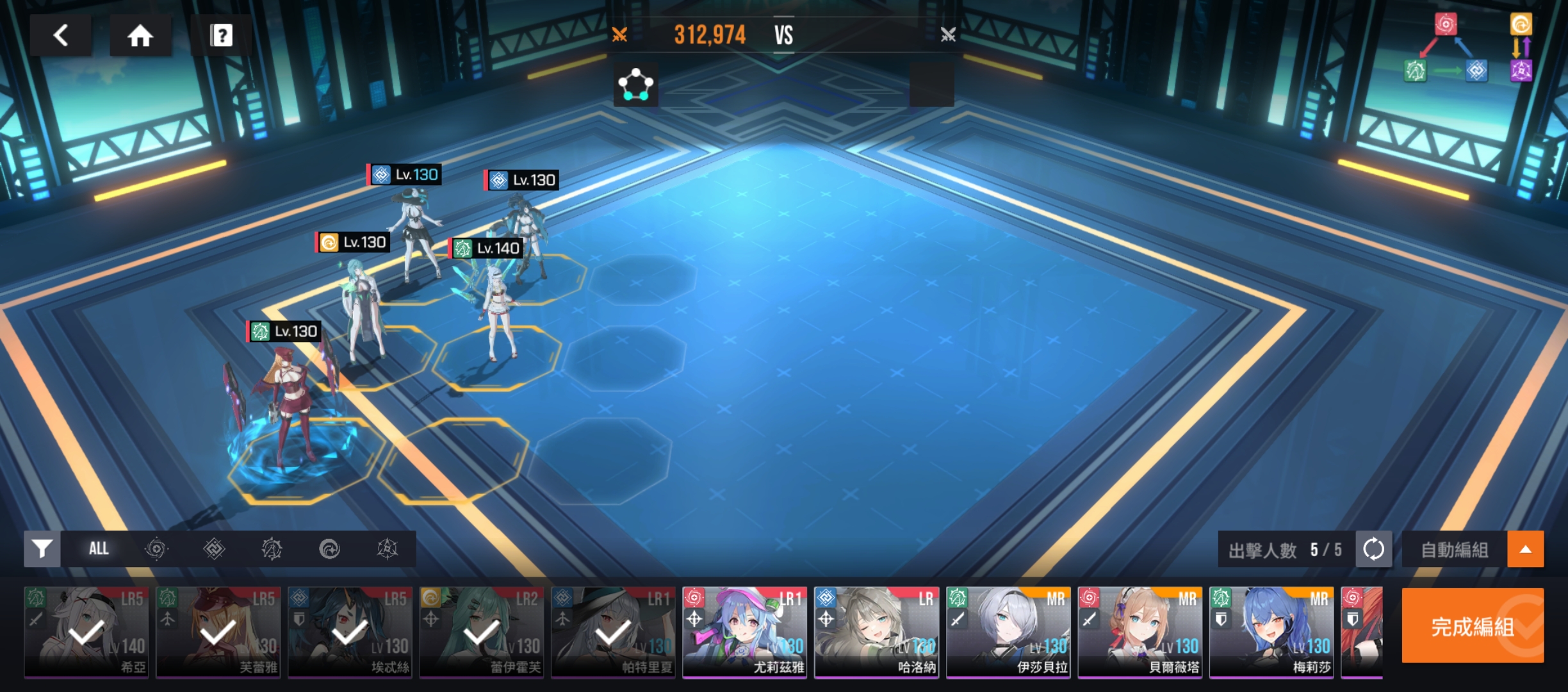The image size is (1568, 692).
Task: Show ALL characters in the roster
Action: click(99, 549)
